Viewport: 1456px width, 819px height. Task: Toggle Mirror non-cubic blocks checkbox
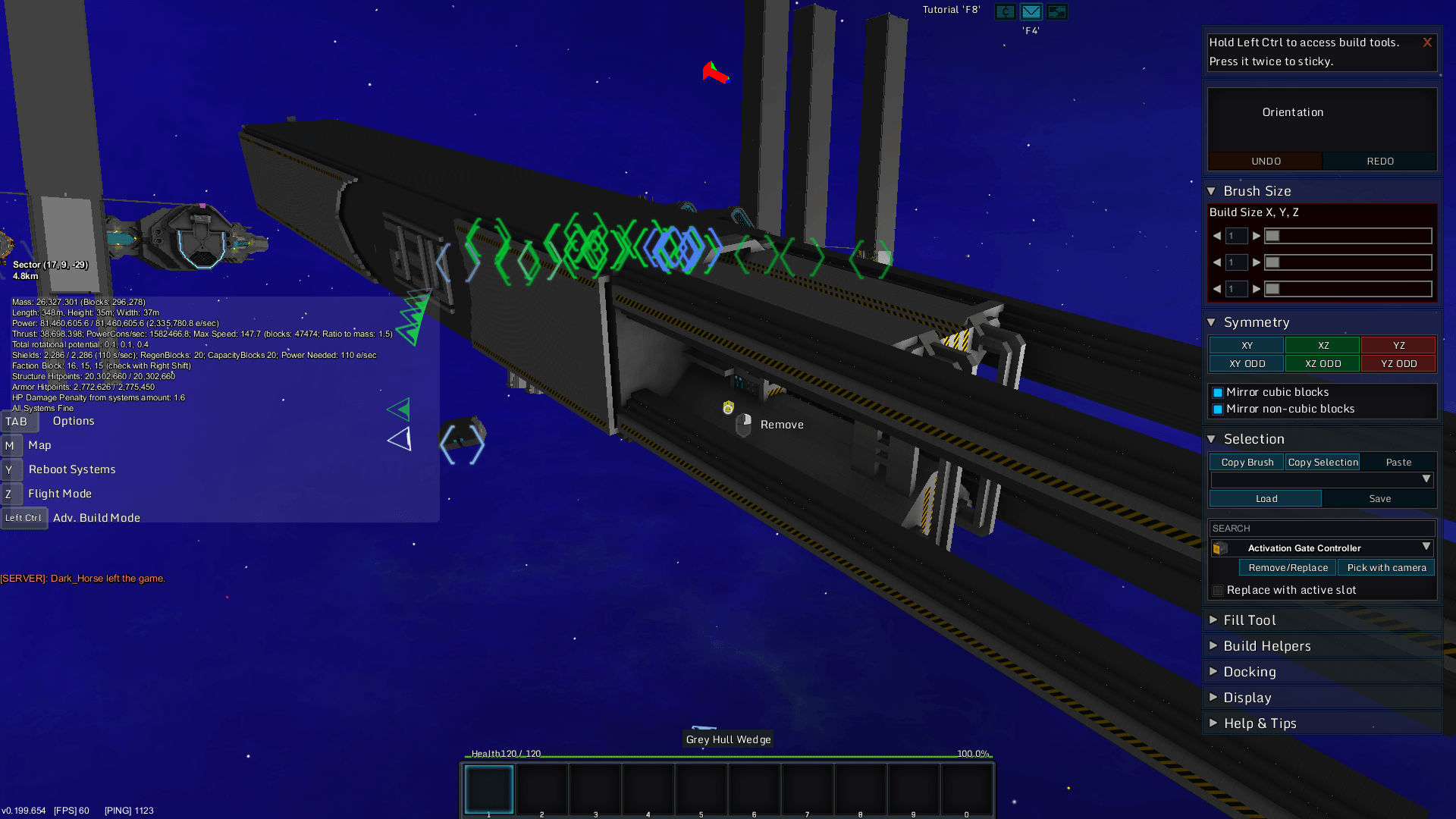(1218, 409)
